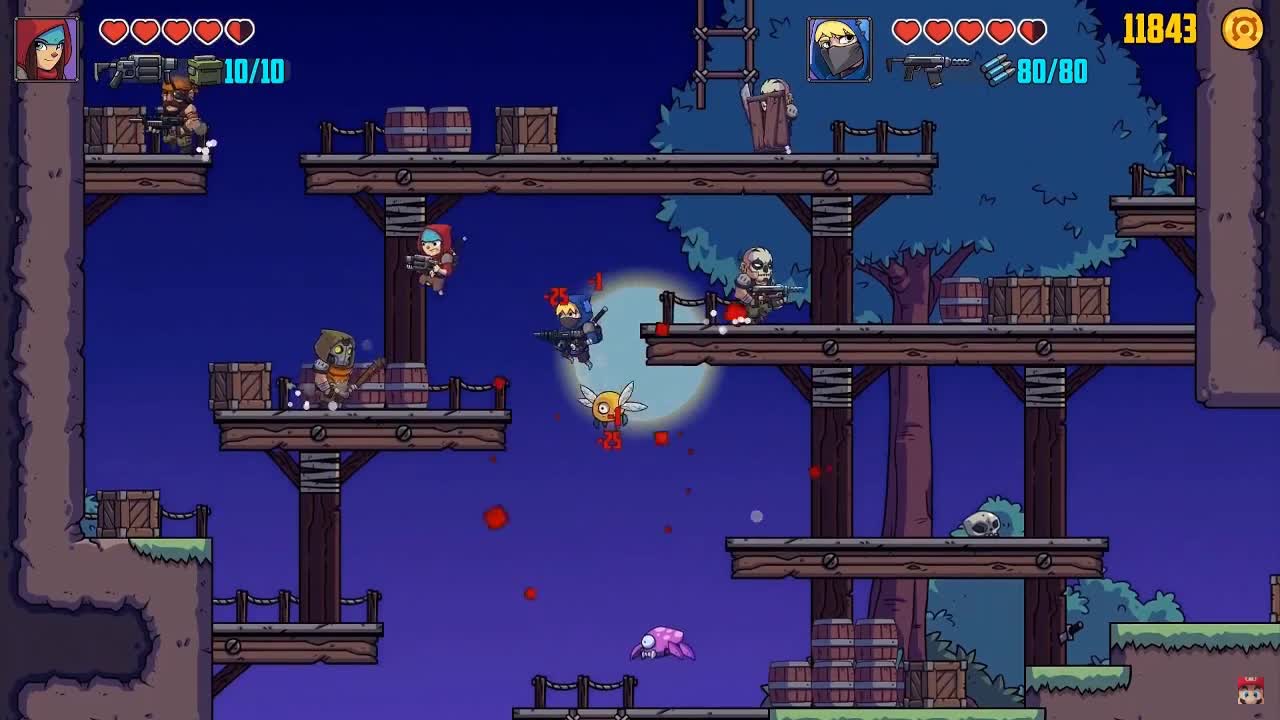Select the grenade launcher weapon icon

click(x=136, y=70)
